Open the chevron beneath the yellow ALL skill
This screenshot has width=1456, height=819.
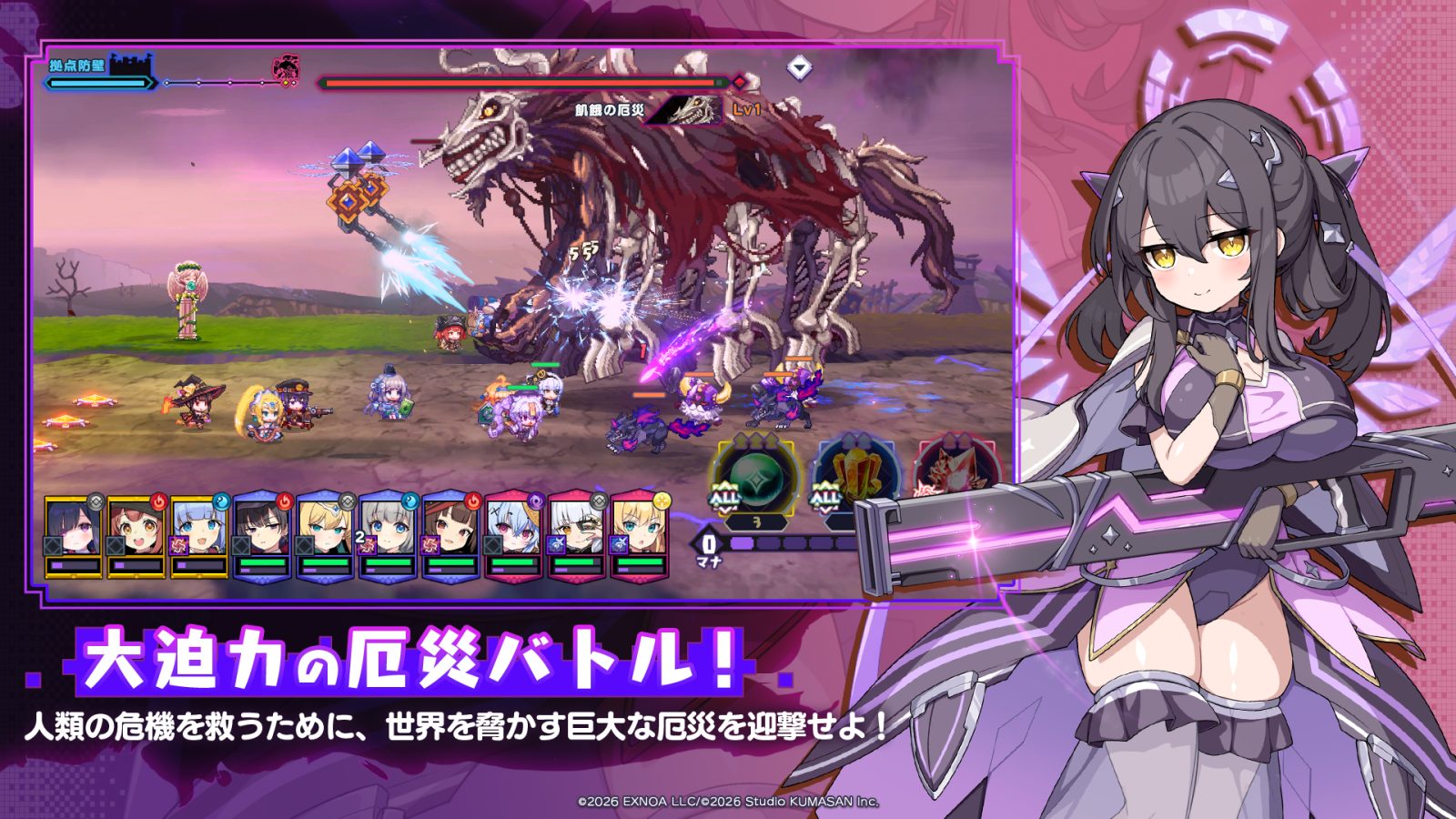pos(825,508)
